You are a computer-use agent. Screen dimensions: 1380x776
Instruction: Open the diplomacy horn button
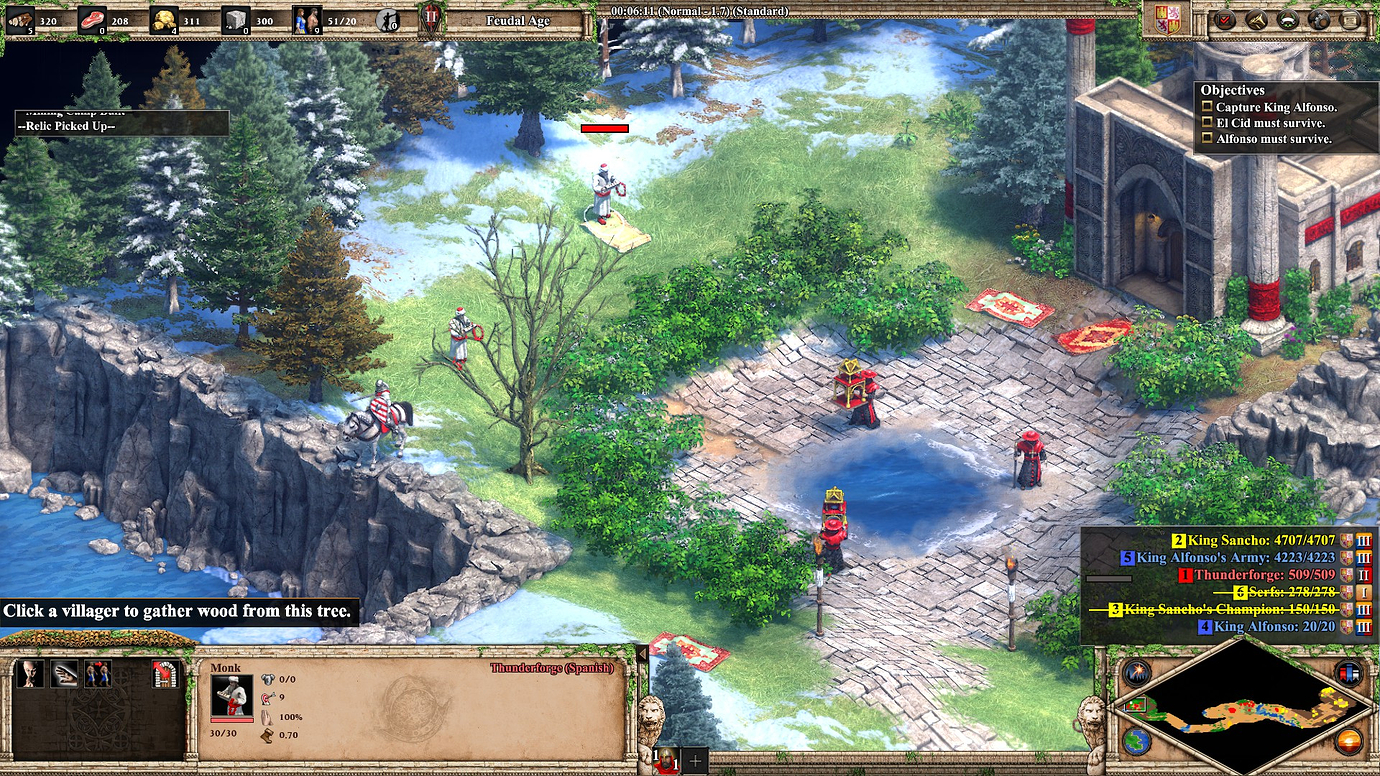coord(1256,20)
